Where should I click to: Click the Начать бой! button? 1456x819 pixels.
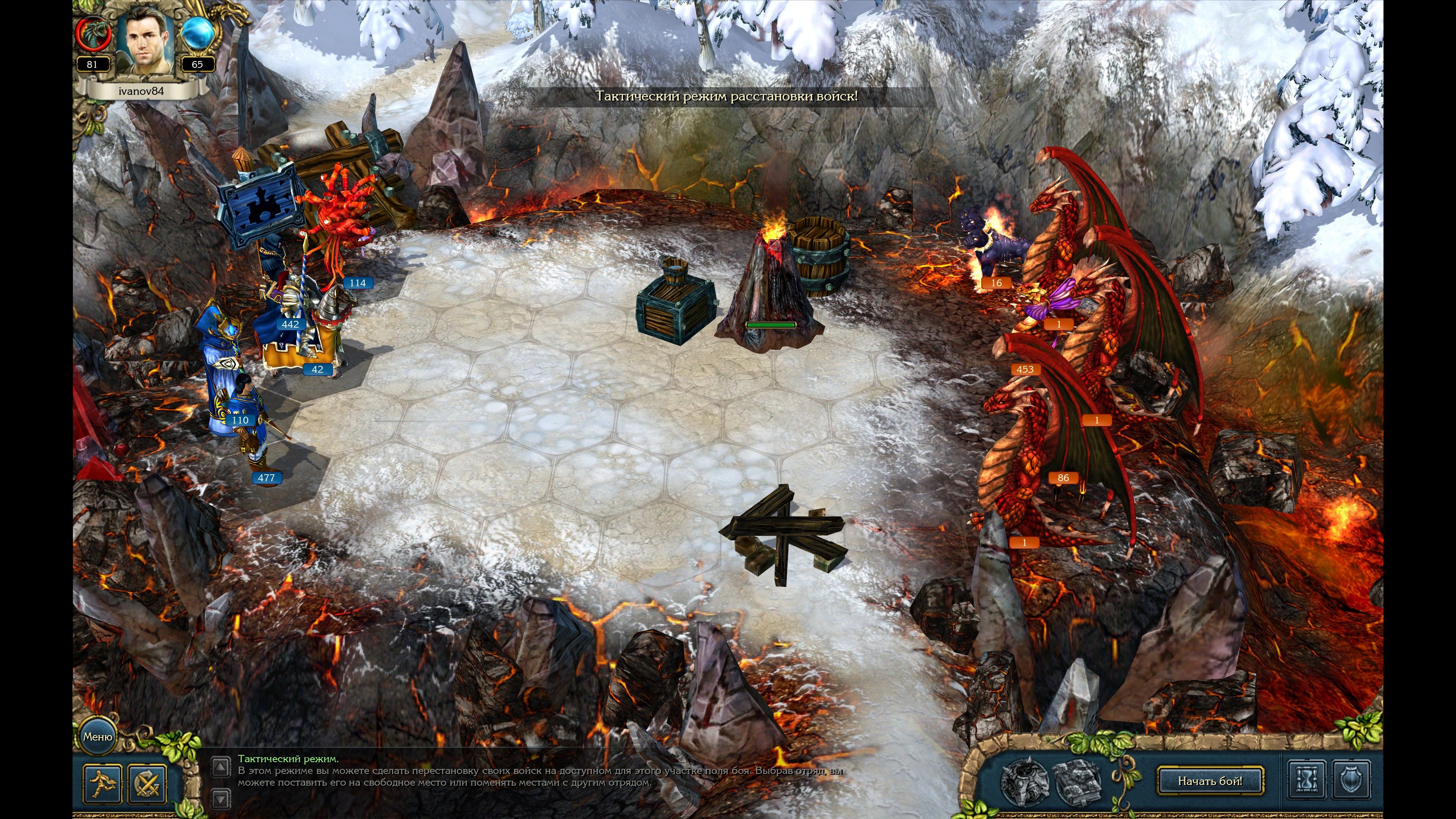(1210, 781)
